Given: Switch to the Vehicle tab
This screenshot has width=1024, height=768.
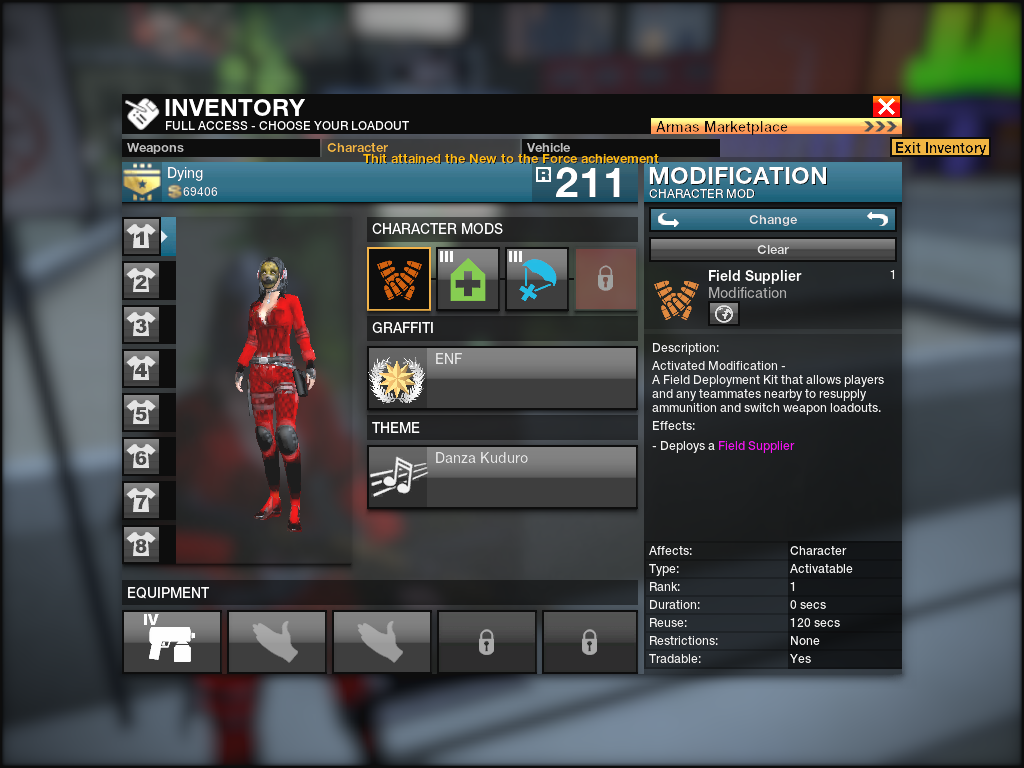Looking at the screenshot, I should pos(584,148).
